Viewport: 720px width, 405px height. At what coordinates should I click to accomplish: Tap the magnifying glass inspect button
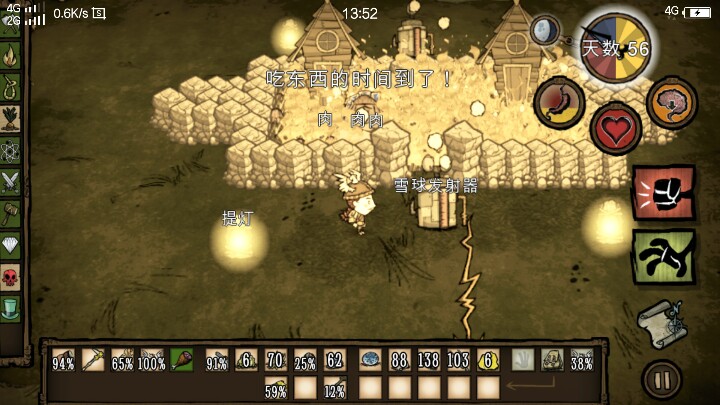tap(545, 31)
